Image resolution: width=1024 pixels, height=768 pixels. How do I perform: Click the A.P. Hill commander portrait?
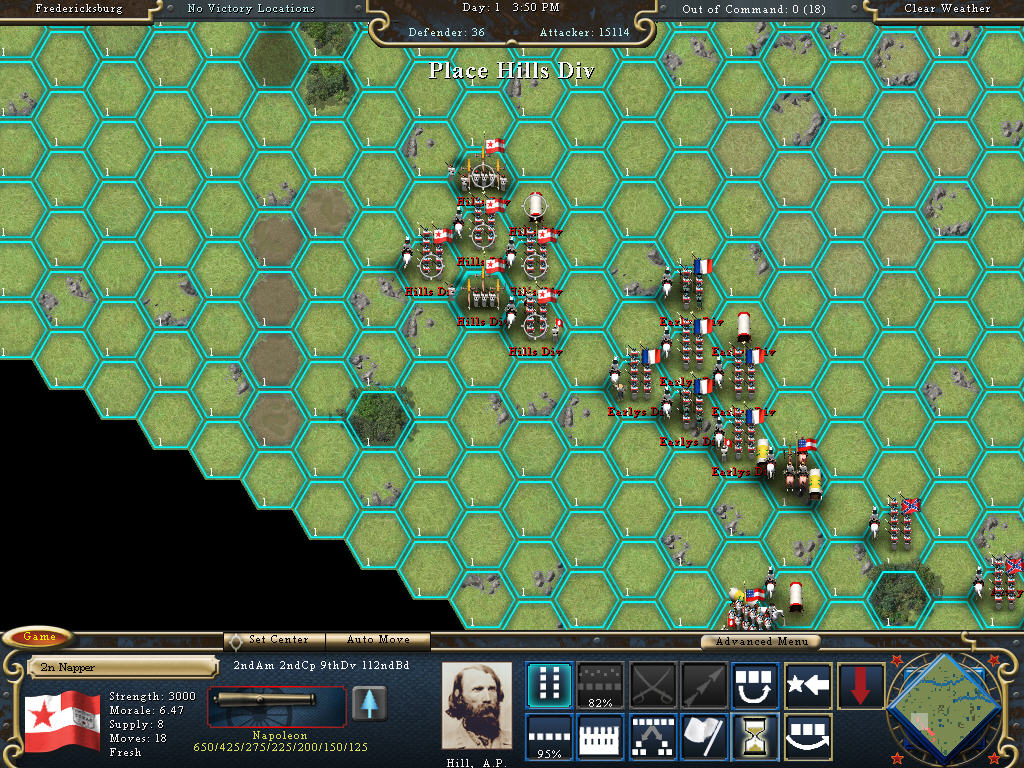pyautogui.click(x=477, y=705)
